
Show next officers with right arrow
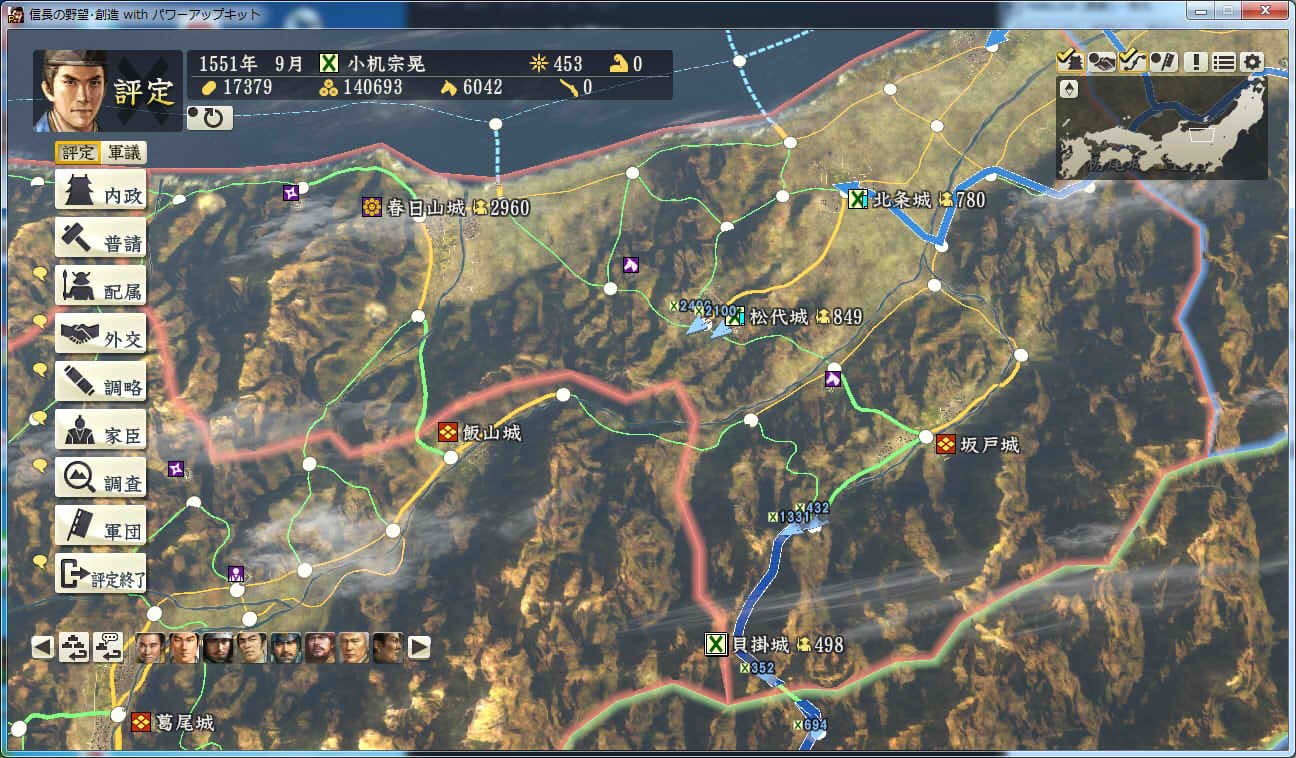point(419,647)
